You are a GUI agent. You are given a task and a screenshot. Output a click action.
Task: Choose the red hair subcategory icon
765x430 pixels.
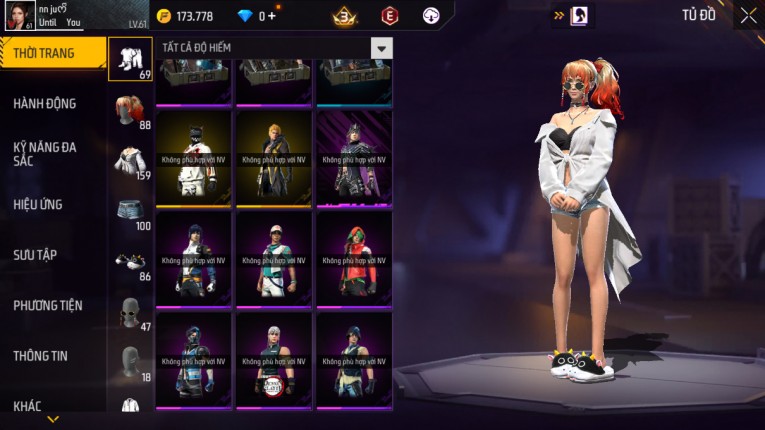tap(130, 109)
